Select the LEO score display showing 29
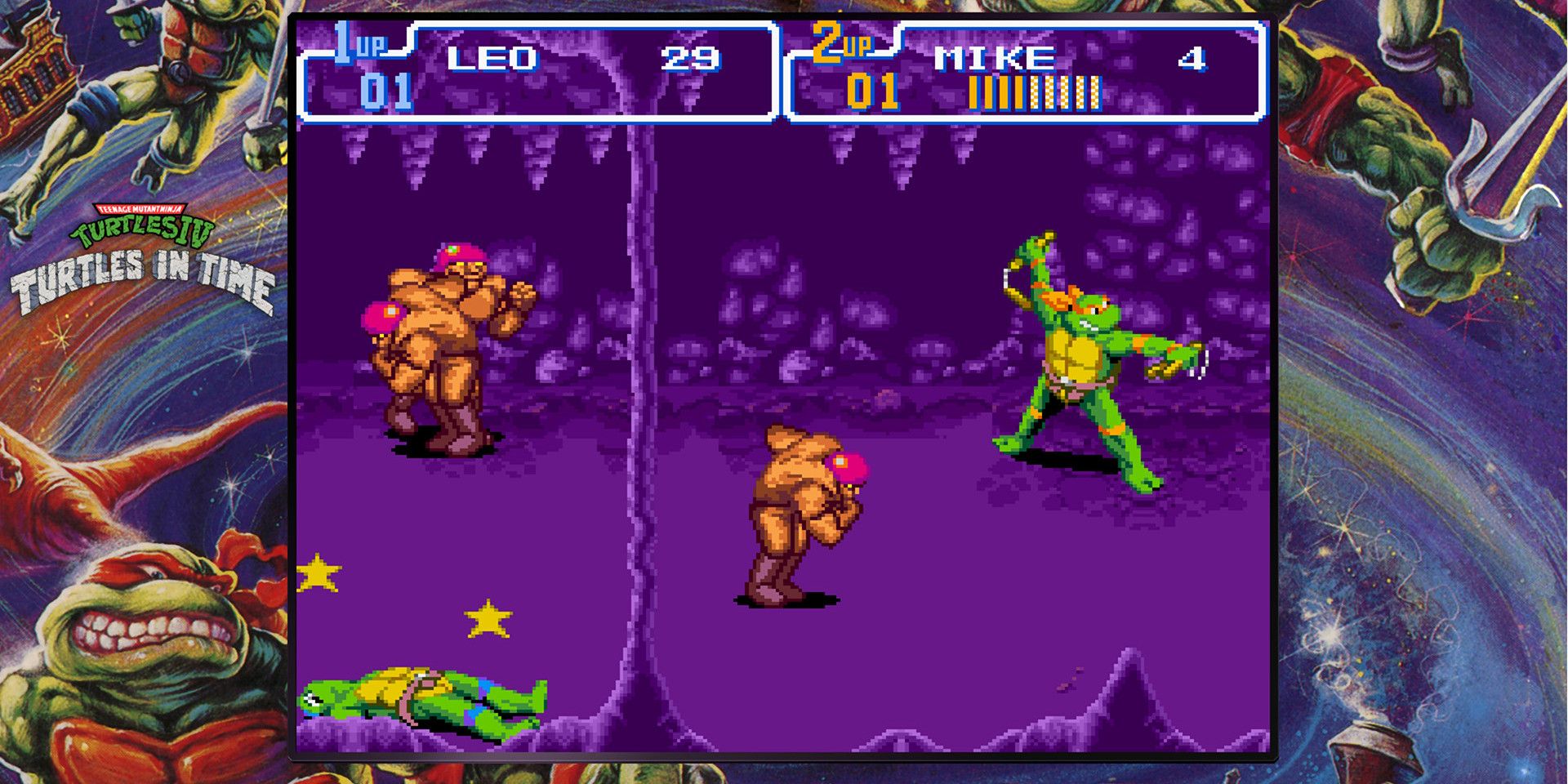Screen dimensions: 1568x784 [688, 57]
